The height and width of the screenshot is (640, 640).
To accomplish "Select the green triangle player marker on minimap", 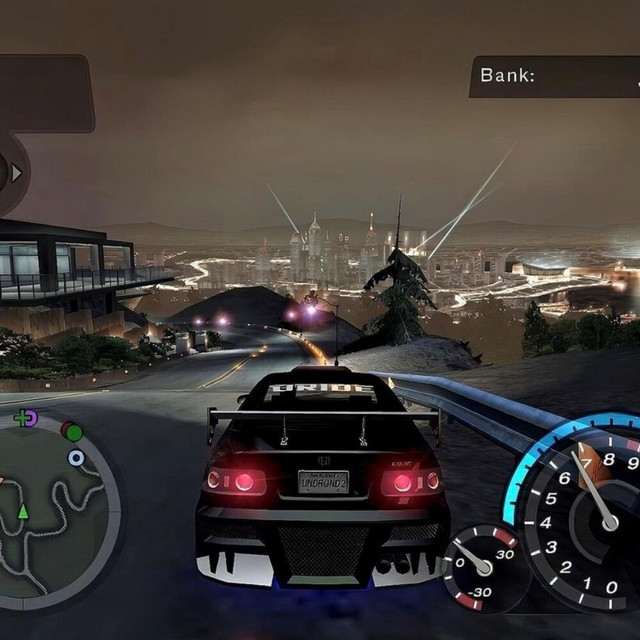I will click(x=23, y=511).
